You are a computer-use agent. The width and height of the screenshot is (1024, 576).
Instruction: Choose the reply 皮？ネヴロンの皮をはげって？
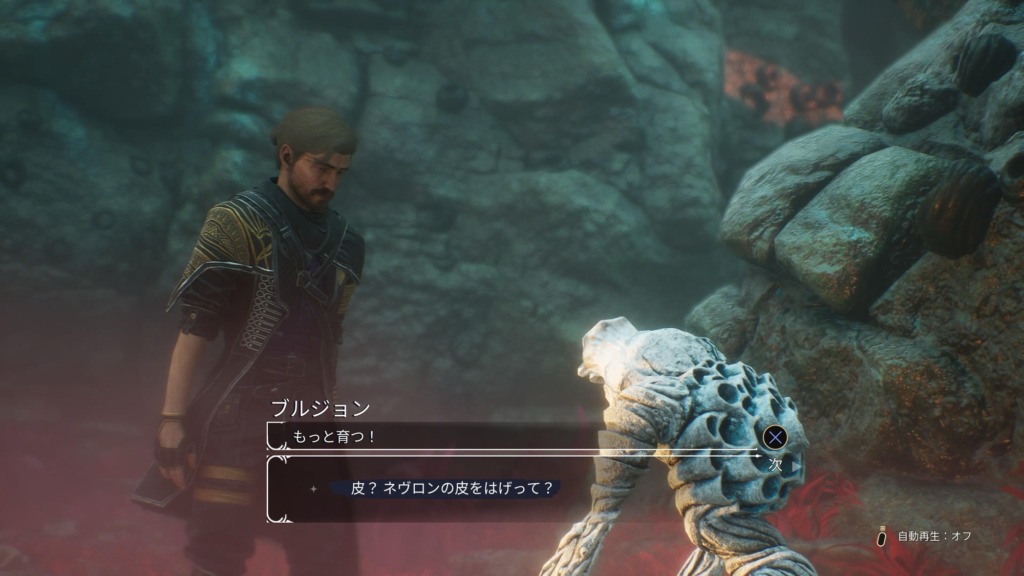pos(452,489)
